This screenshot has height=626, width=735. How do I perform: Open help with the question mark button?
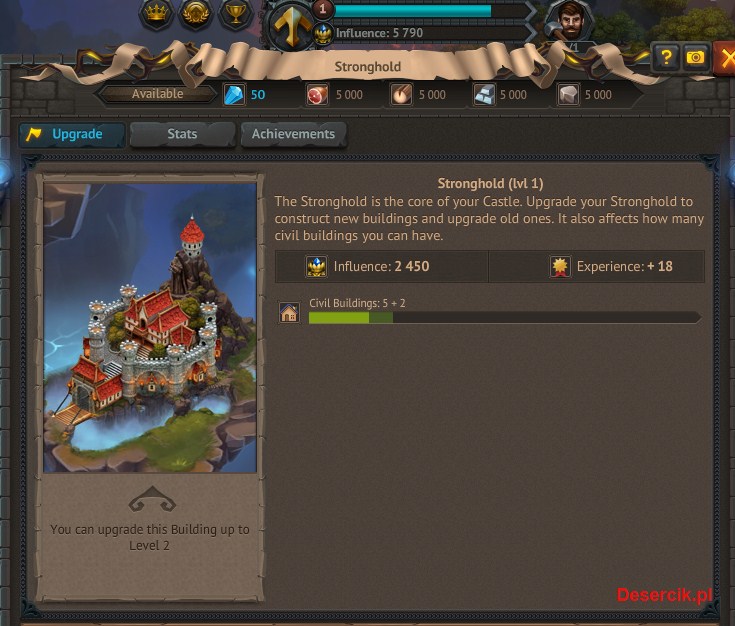[x=666, y=58]
